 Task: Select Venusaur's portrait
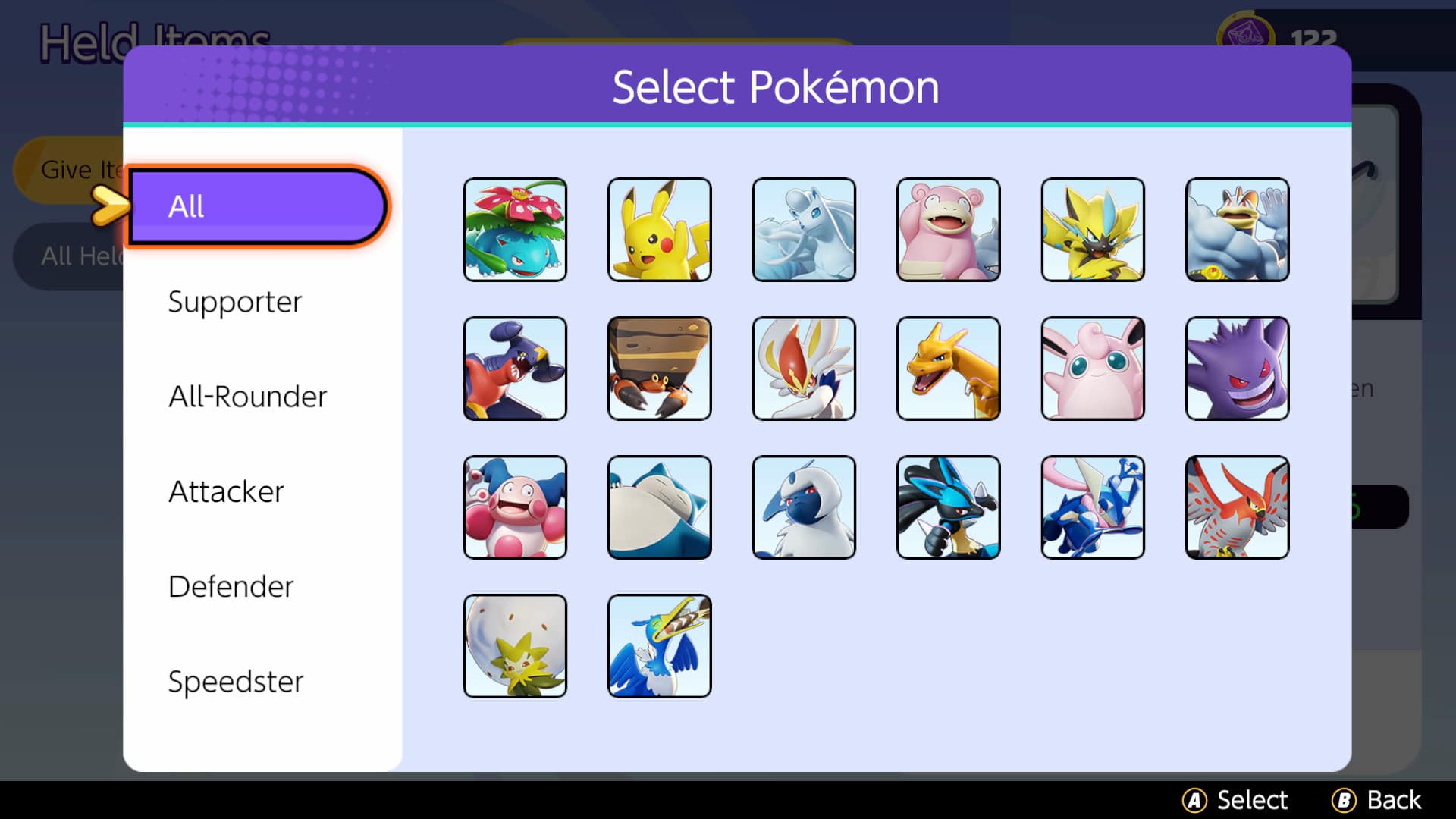[x=515, y=229]
